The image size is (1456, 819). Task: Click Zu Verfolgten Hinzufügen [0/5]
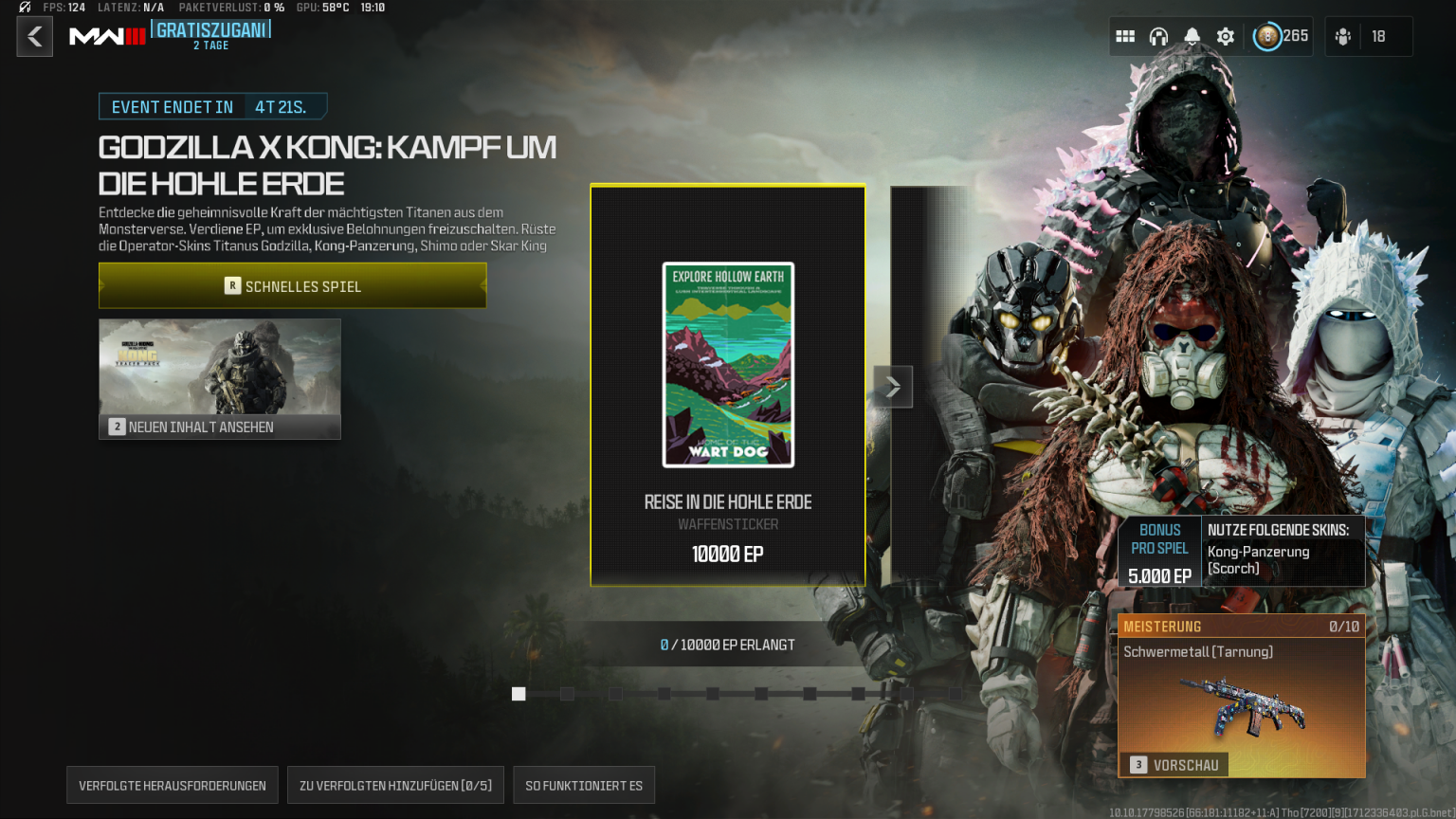[x=395, y=785]
